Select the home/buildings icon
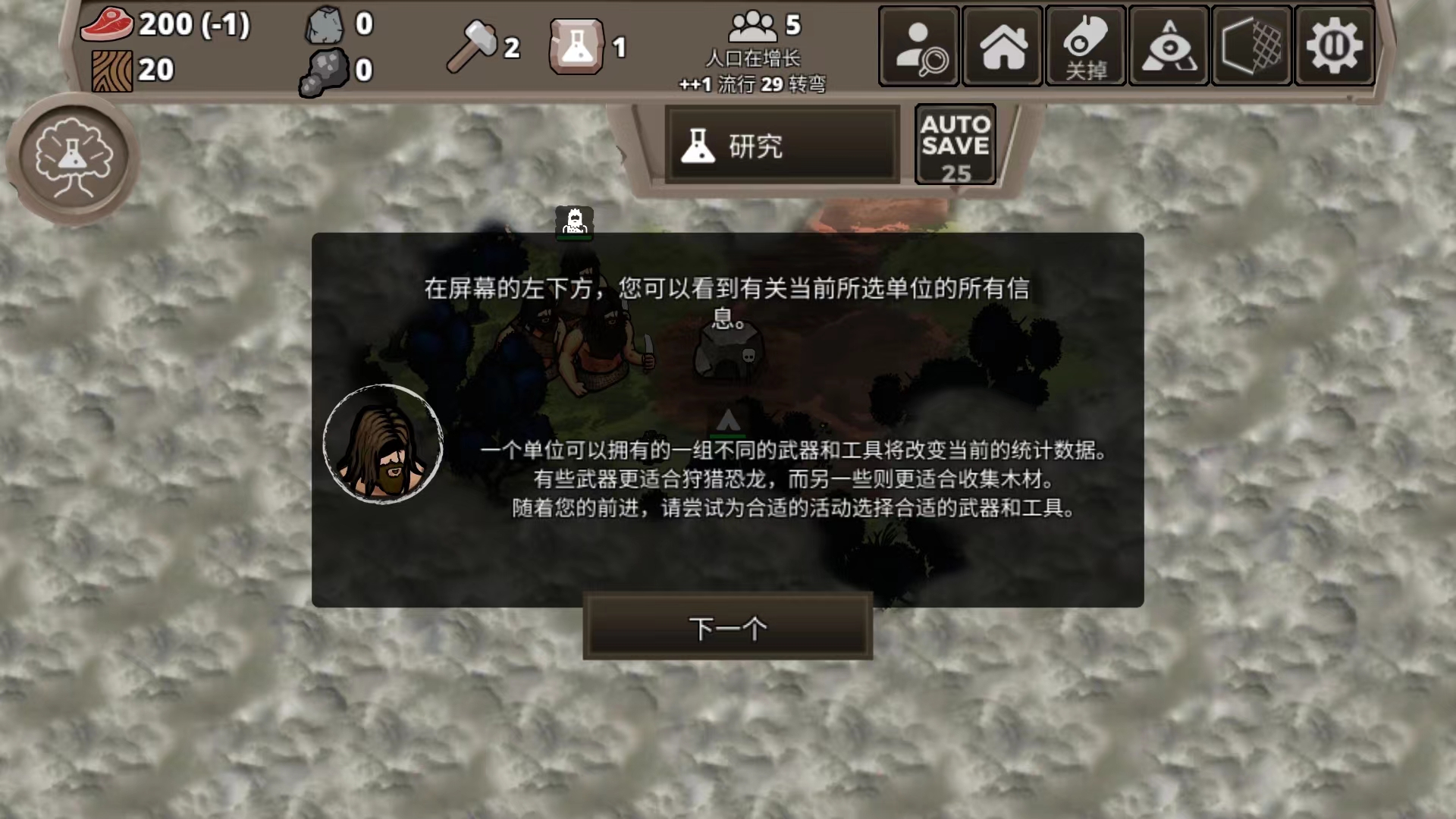 point(1002,45)
